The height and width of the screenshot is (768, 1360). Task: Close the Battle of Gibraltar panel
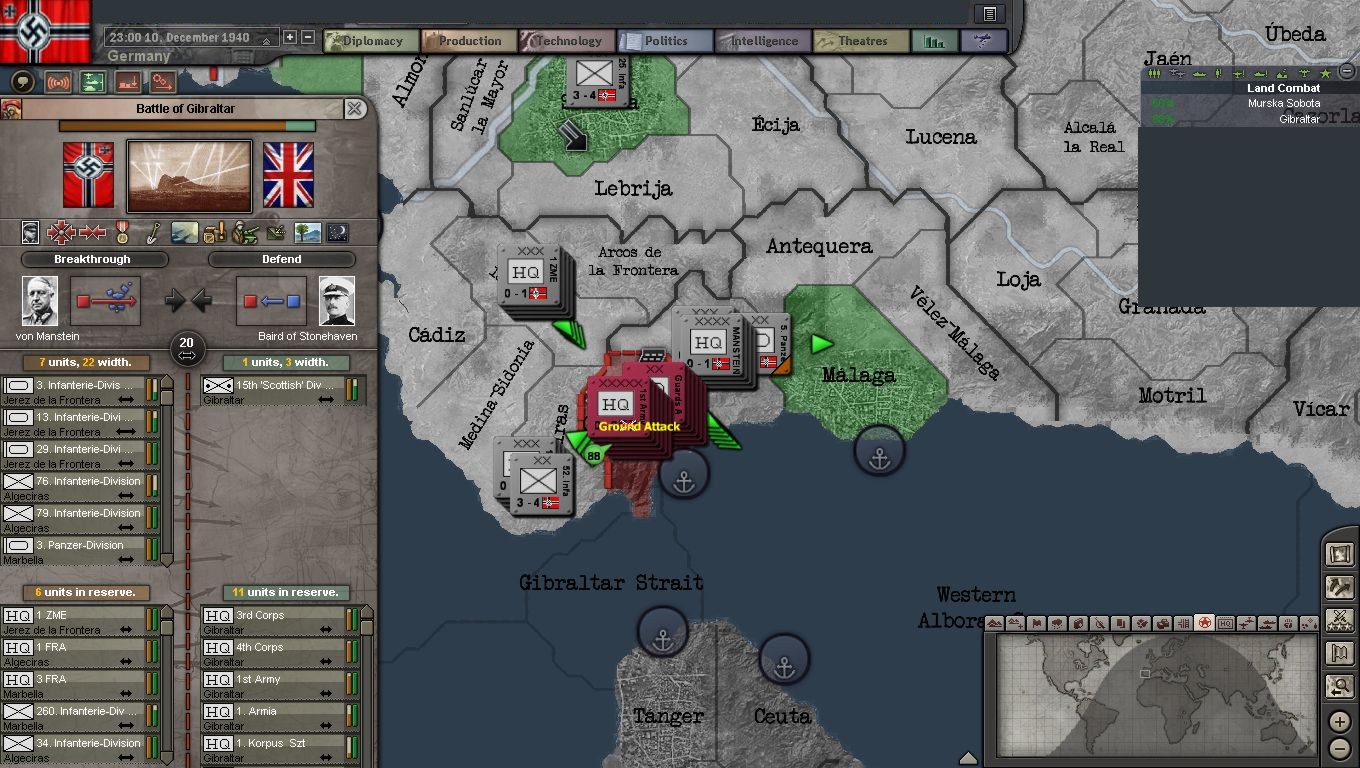pos(355,109)
